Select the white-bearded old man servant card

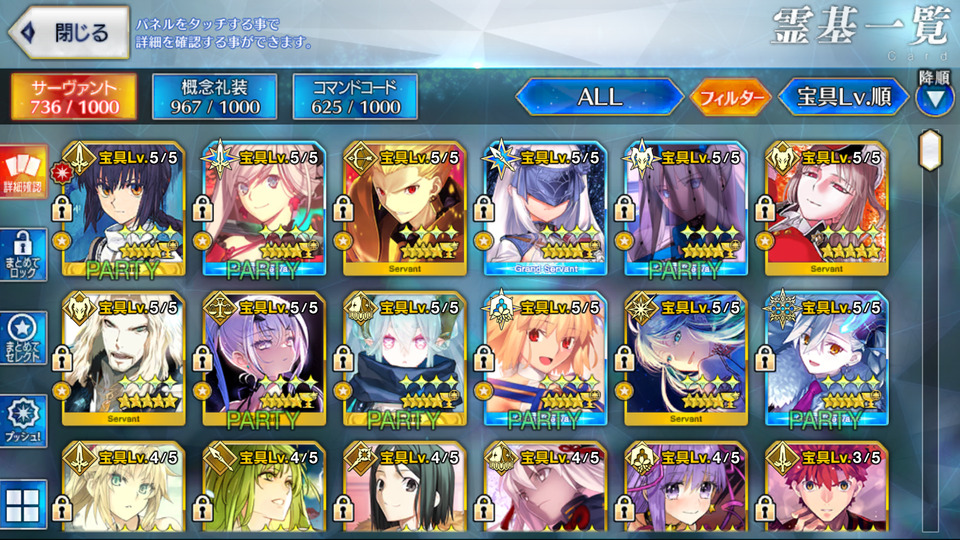click(x=123, y=360)
